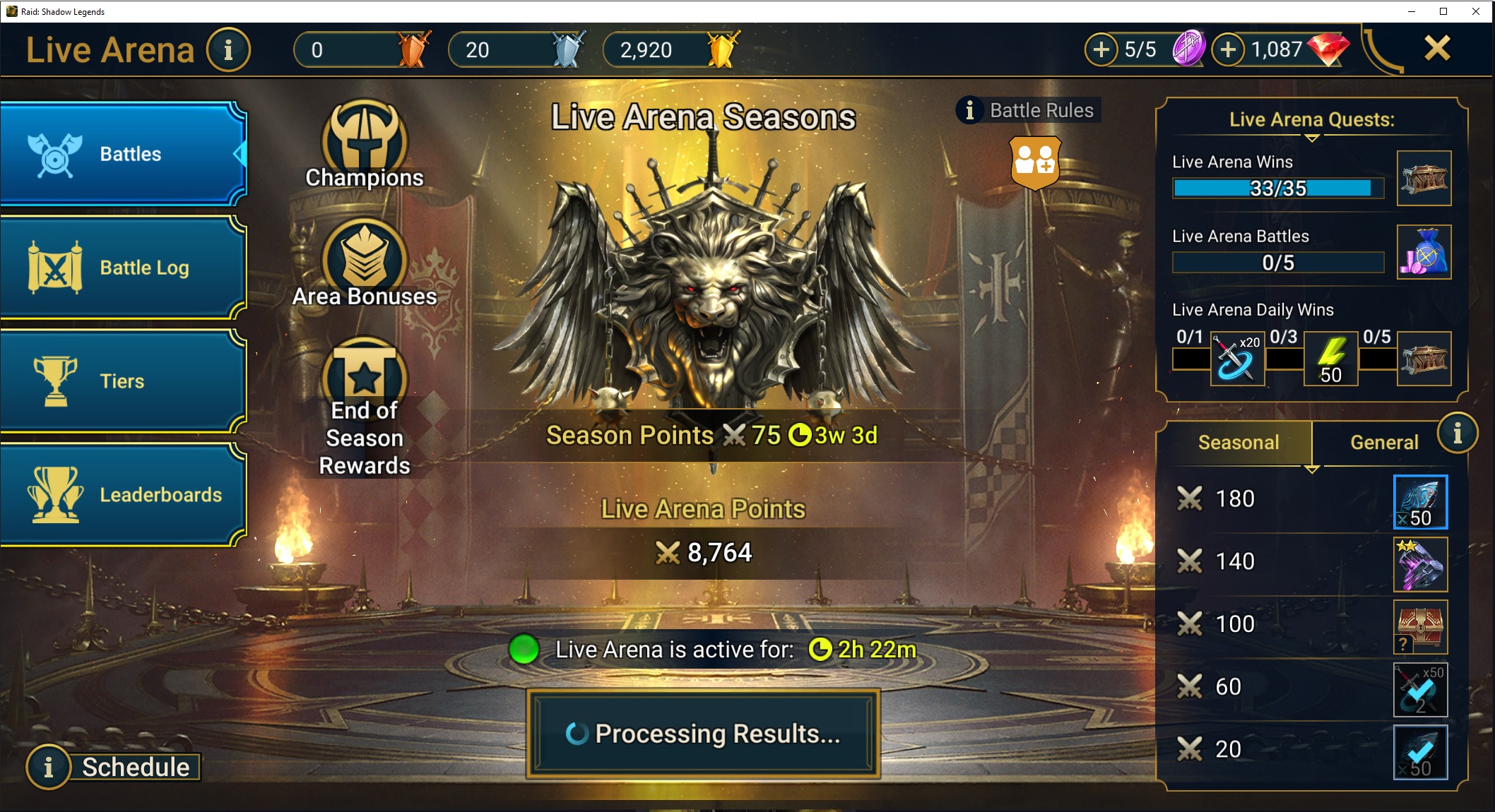Open the Battle Log
This screenshot has height=812, width=1495.
coord(124,268)
